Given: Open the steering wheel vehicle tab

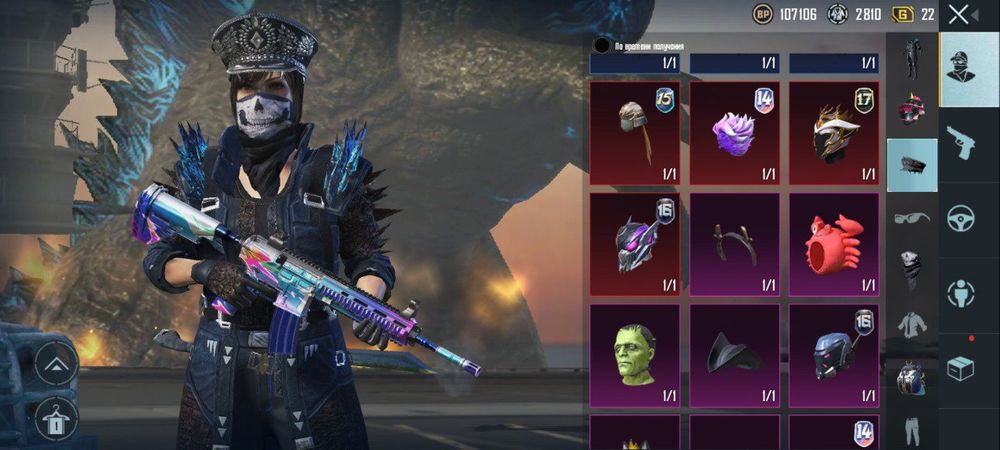Looking at the screenshot, I should pyautogui.click(x=962, y=219).
